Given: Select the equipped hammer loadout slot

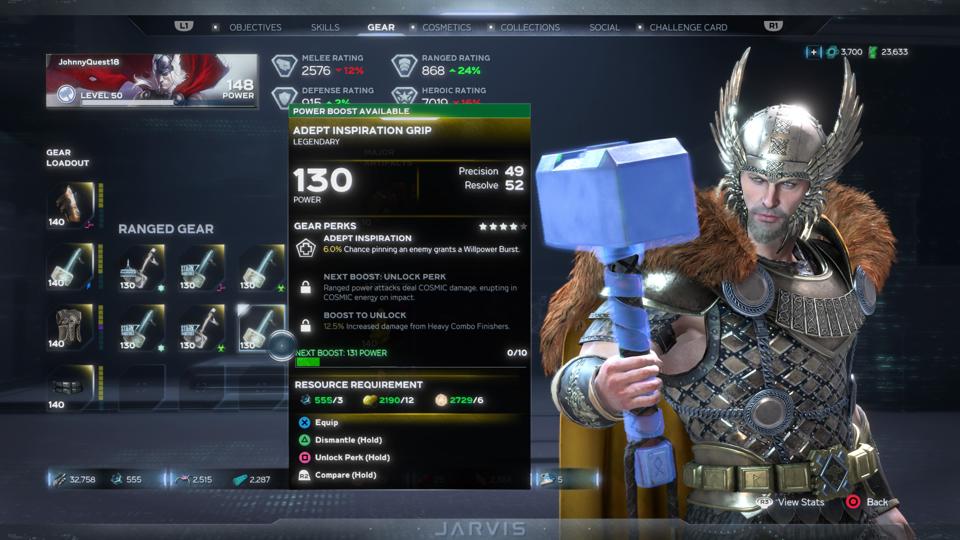Looking at the screenshot, I should (72, 266).
